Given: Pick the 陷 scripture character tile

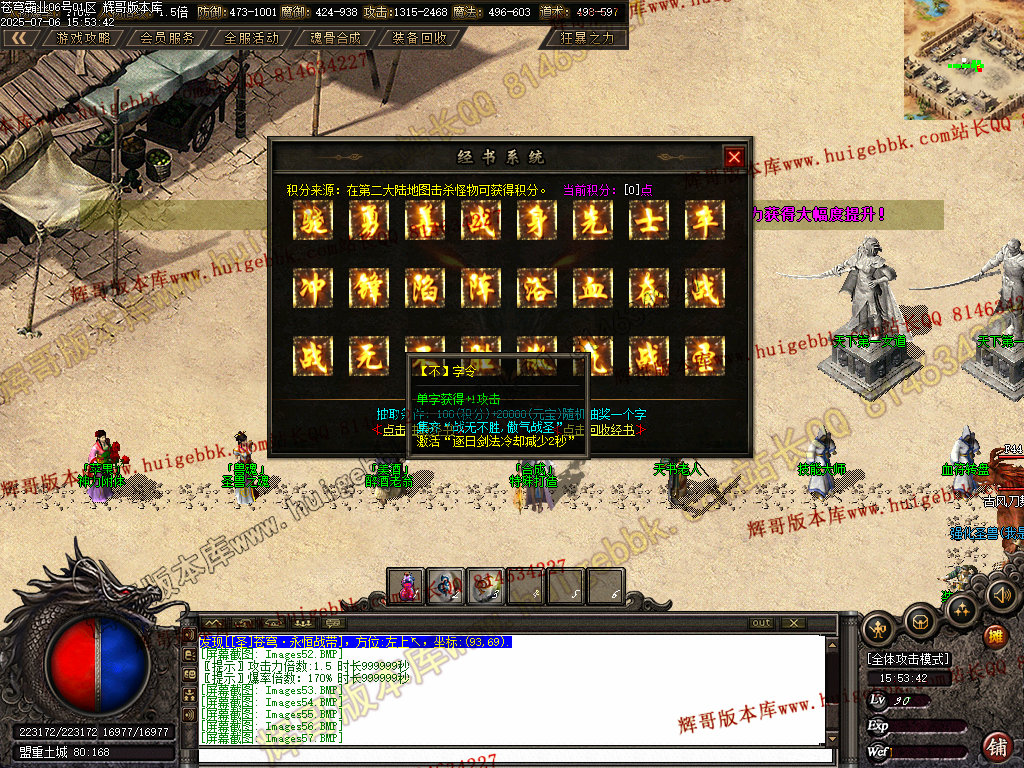Looking at the screenshot, I should [x=425, y=289].
